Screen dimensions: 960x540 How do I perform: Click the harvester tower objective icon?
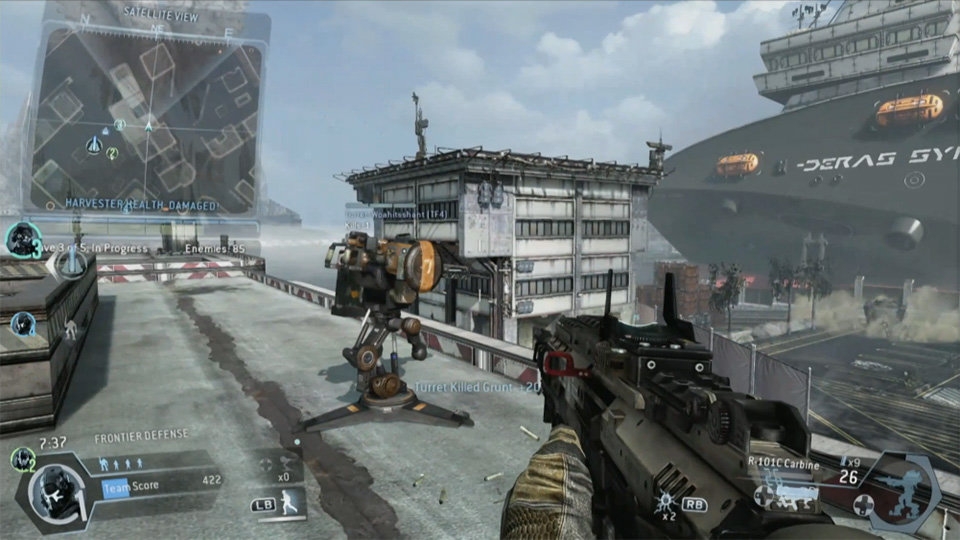[70, 263]
